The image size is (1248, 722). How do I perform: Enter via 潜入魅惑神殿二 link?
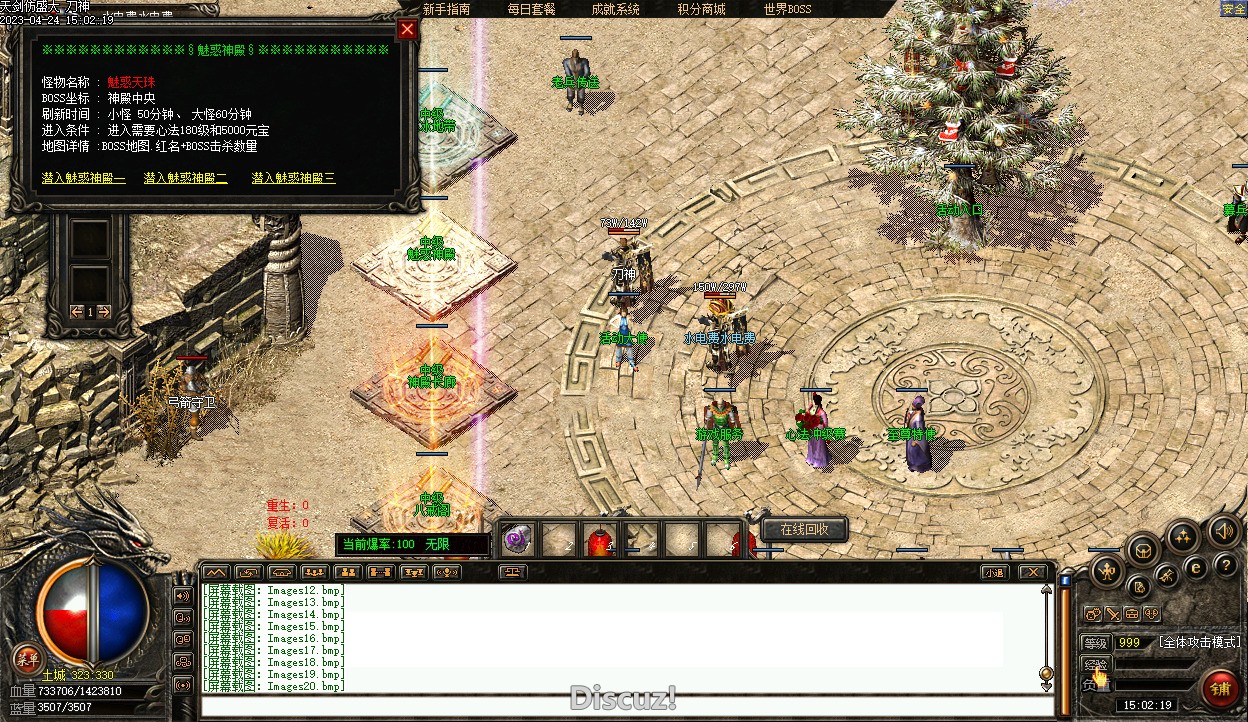pos(186,178)
